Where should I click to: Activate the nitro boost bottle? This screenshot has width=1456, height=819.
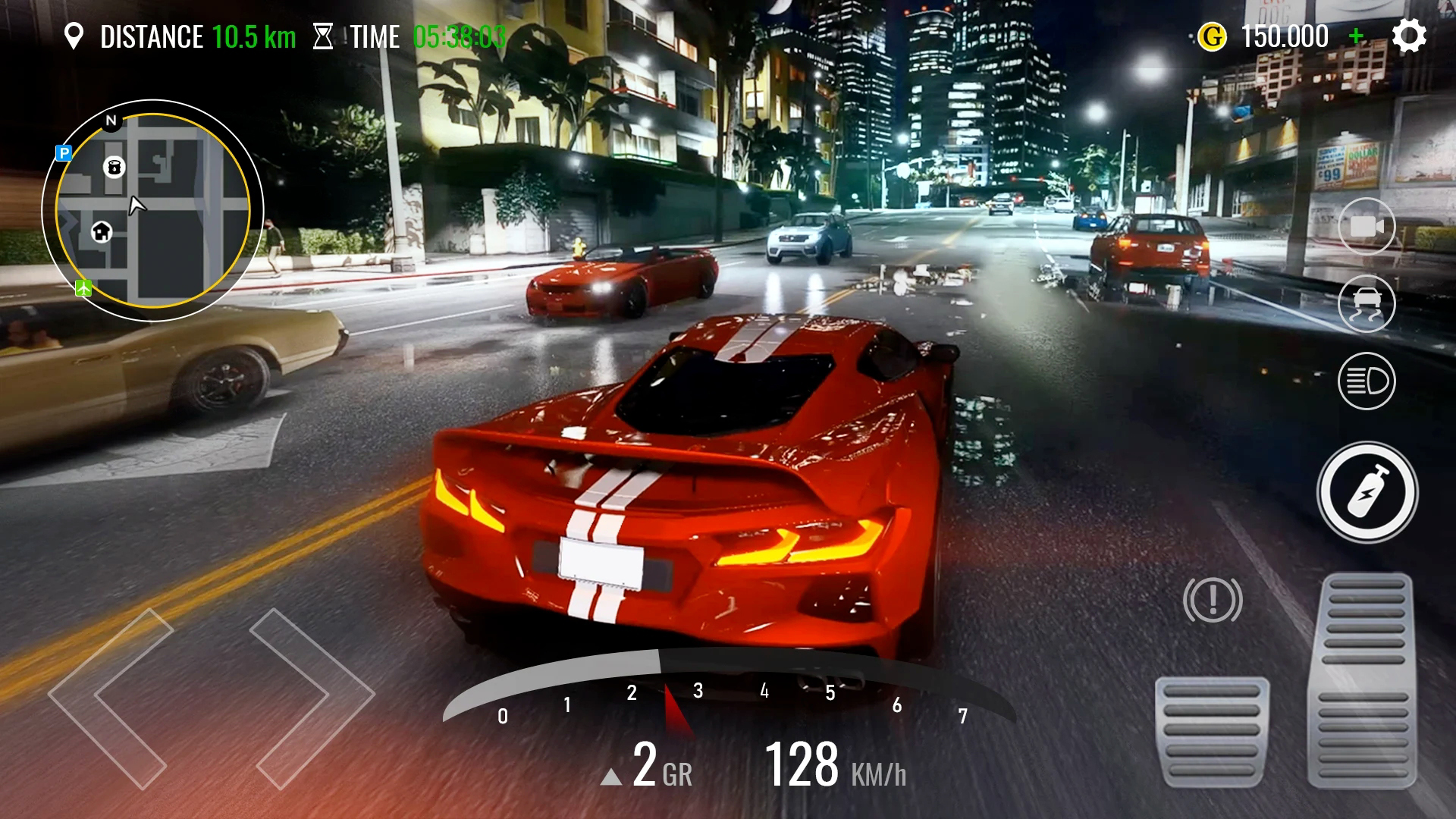1367,492
